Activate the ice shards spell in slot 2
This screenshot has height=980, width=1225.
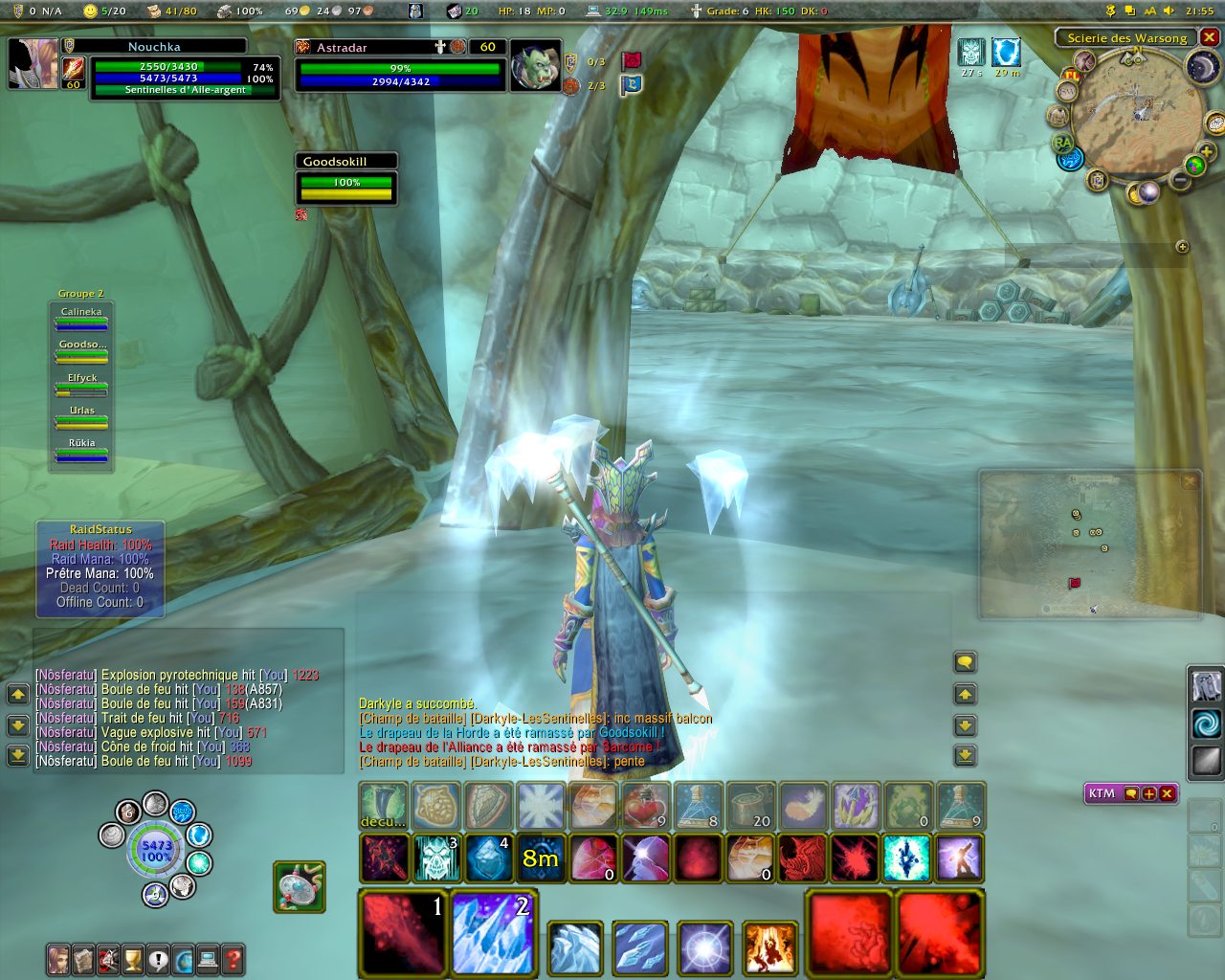(494, 932)
